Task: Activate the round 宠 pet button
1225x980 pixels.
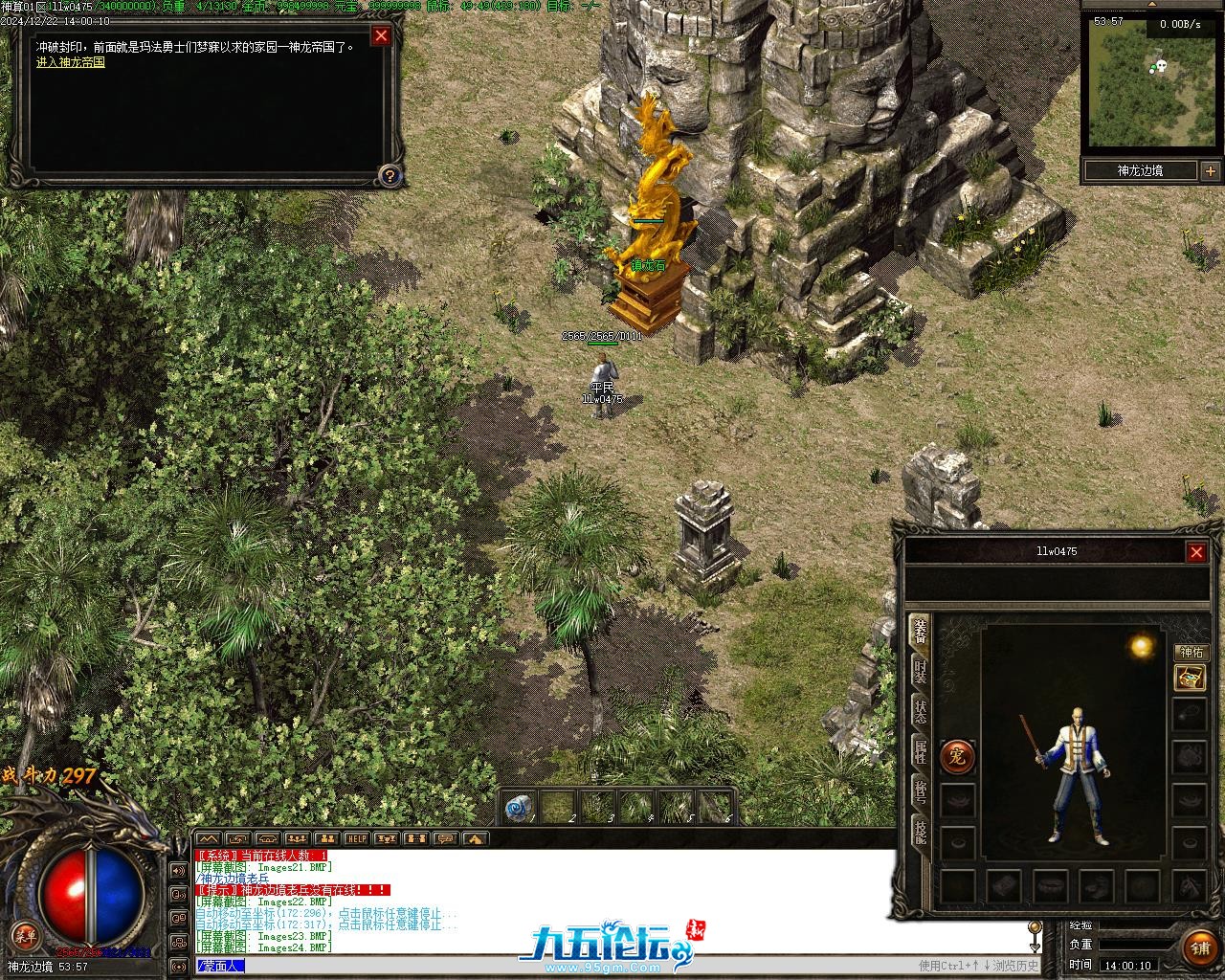Action: [x=957, y=757]
